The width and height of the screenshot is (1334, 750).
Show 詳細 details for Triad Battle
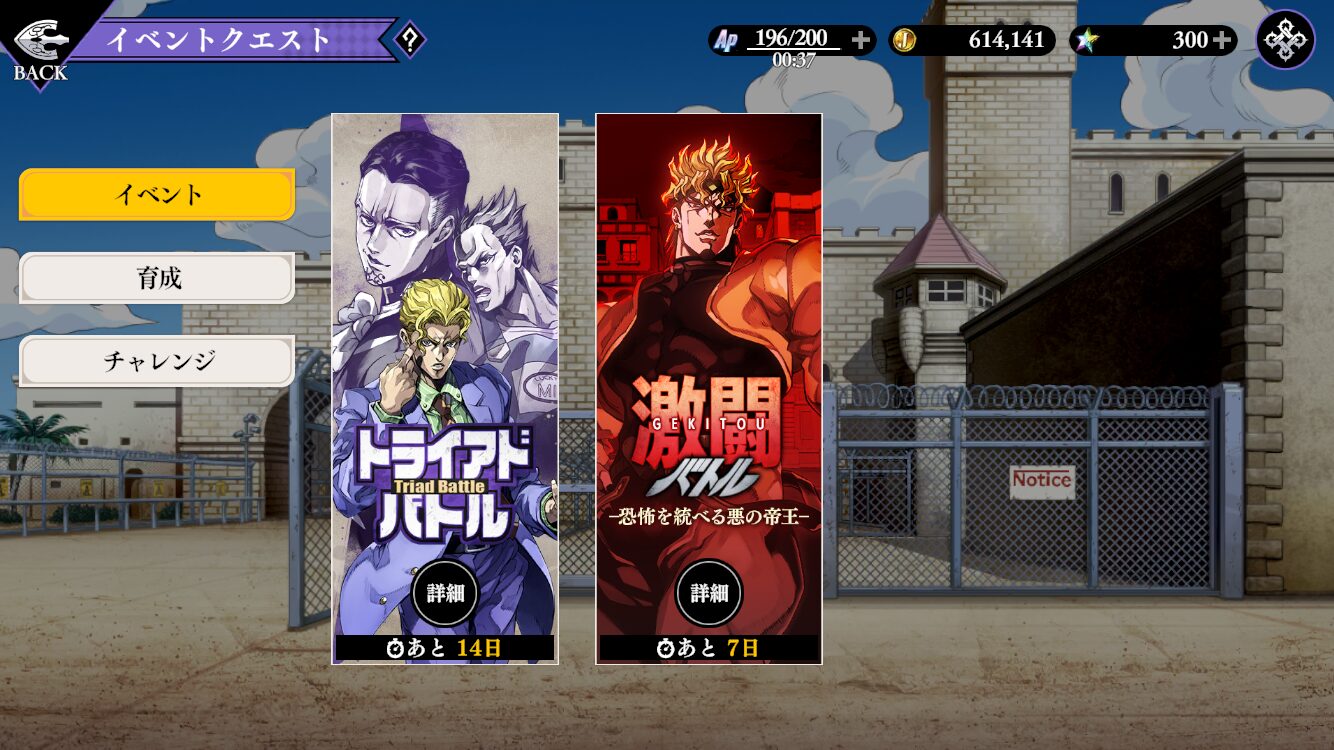click(445, 593)
